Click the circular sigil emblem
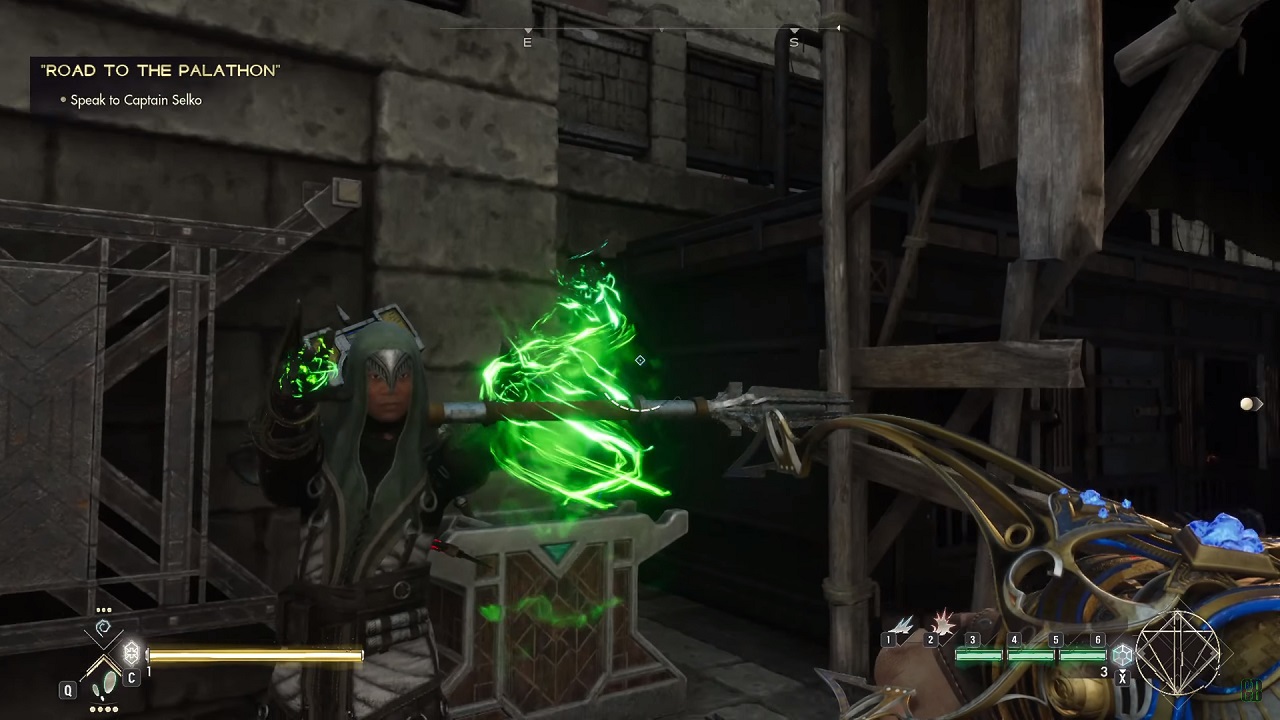 click(1178, 653)
